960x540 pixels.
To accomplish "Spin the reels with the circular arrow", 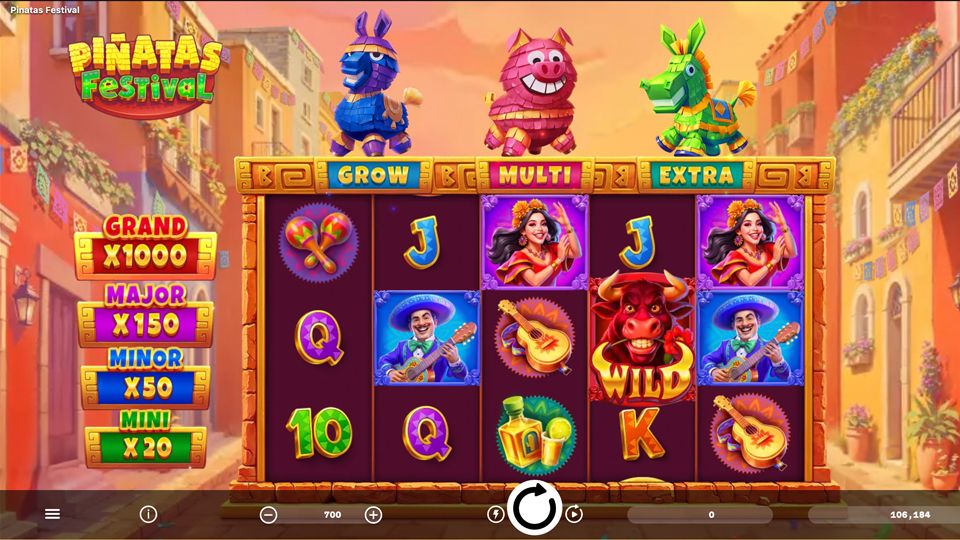I will point(535,508).
